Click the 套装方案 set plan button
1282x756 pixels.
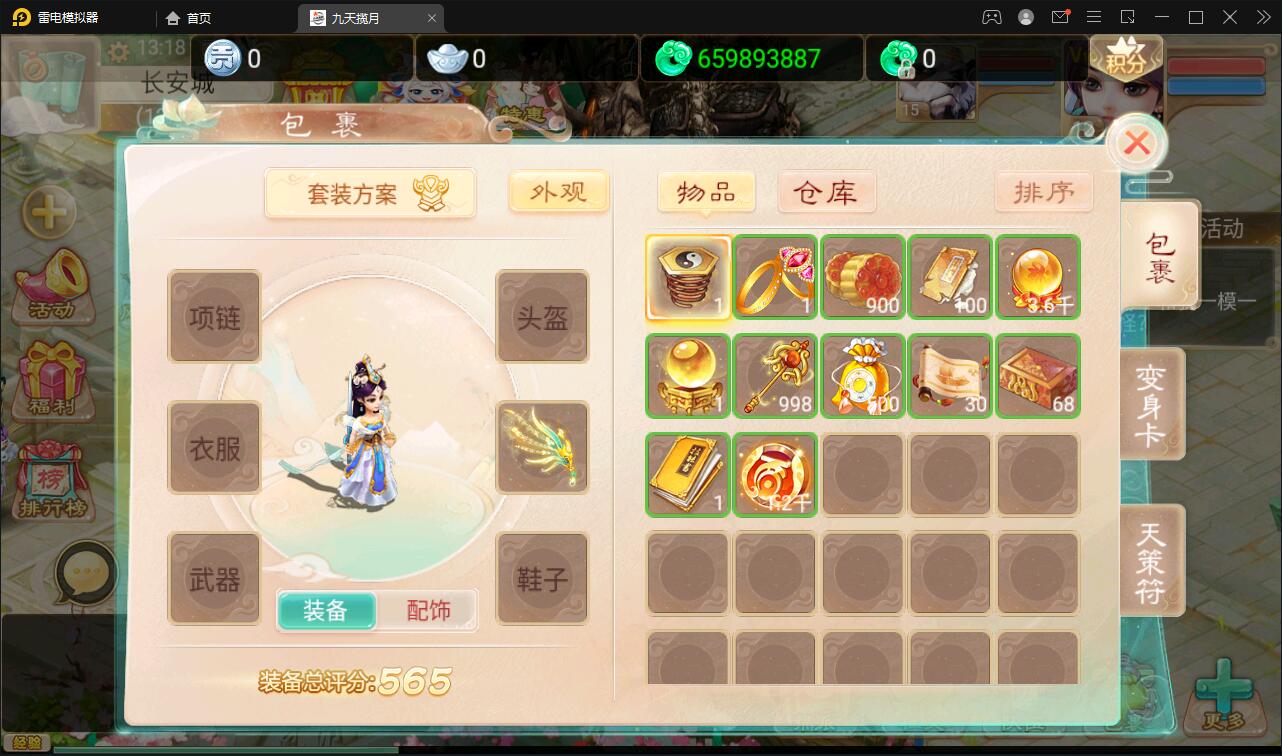tap(370, 193)
